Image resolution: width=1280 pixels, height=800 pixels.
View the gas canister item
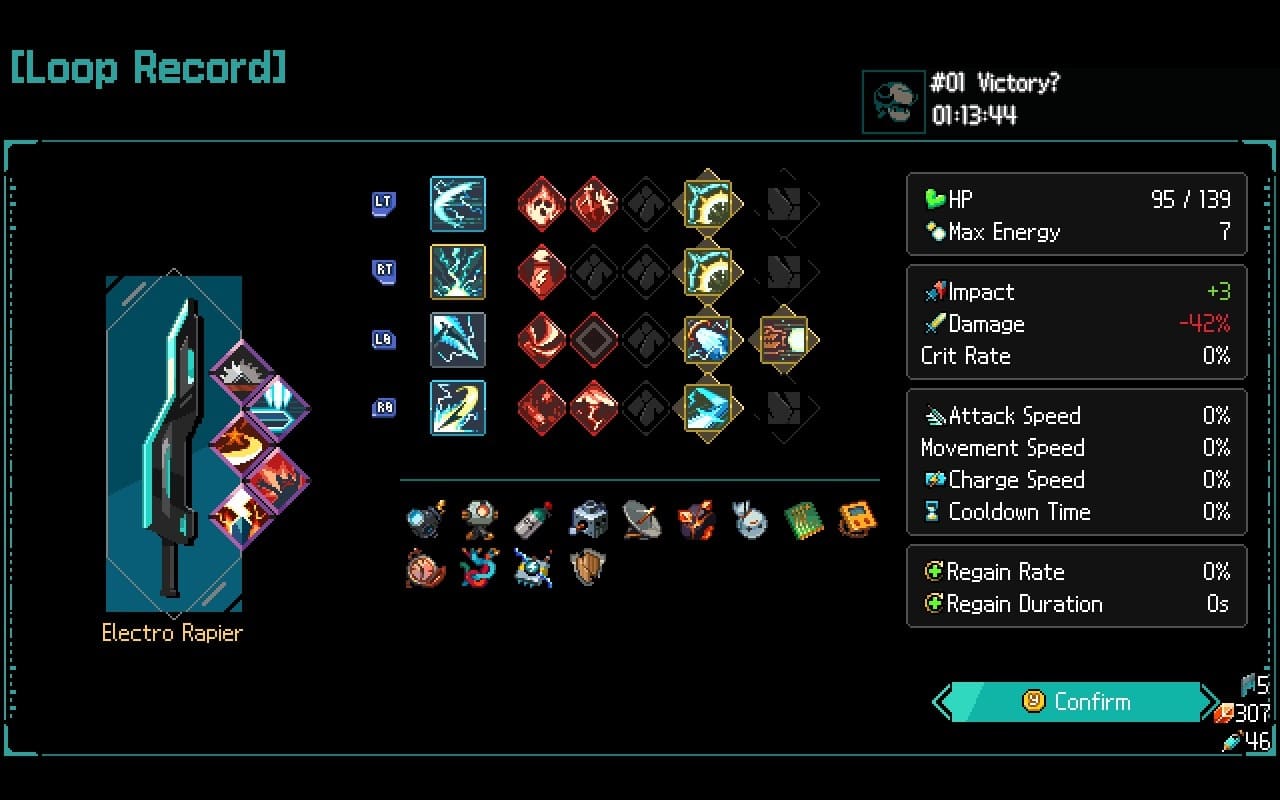pos(533,520)
